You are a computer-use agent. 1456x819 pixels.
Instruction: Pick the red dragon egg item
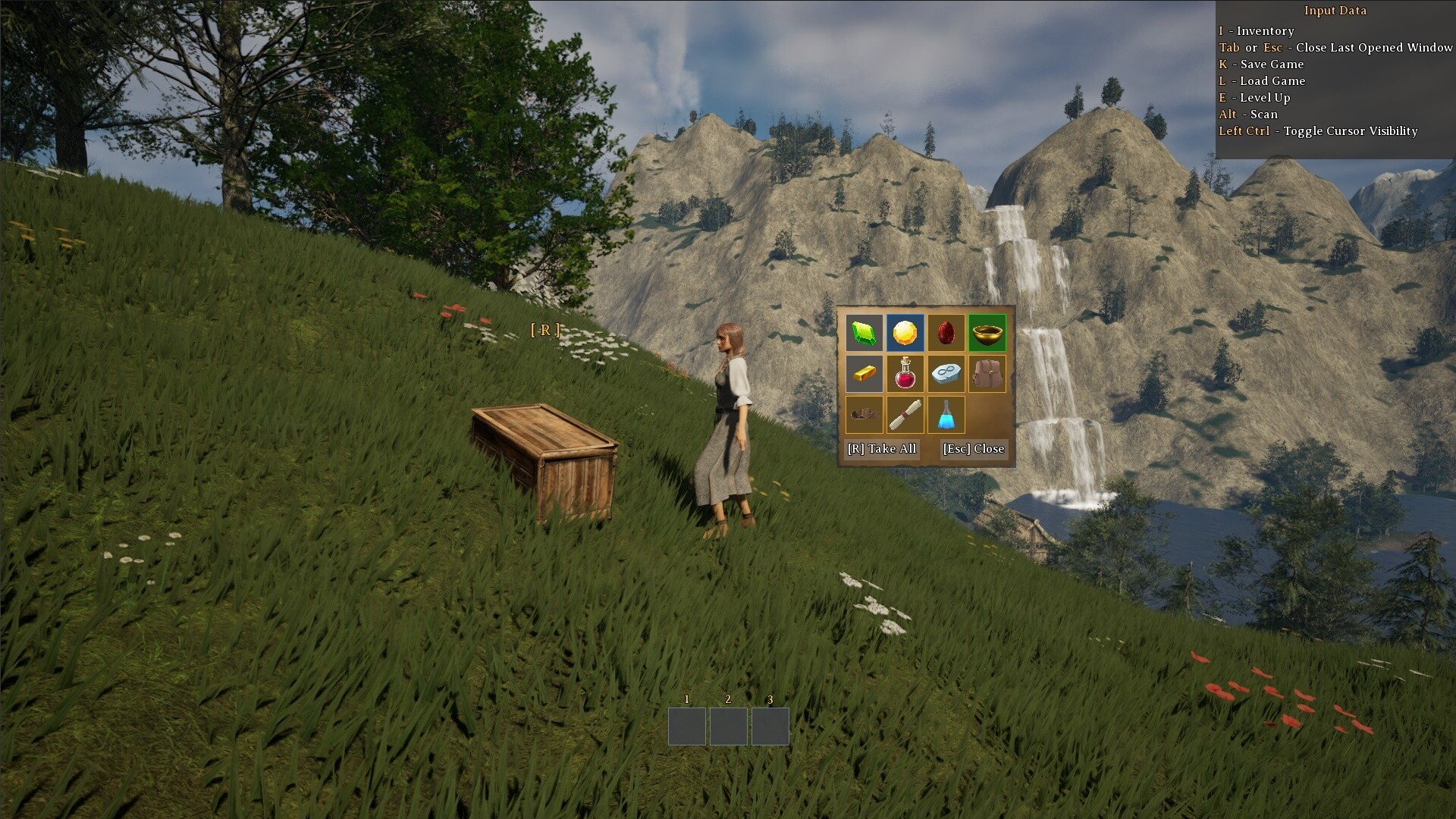(946, 332)
